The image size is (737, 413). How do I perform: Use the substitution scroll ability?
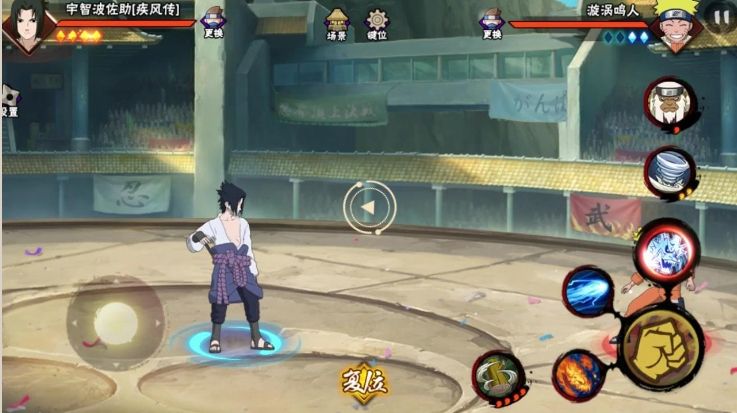click(x=495, y=375)
